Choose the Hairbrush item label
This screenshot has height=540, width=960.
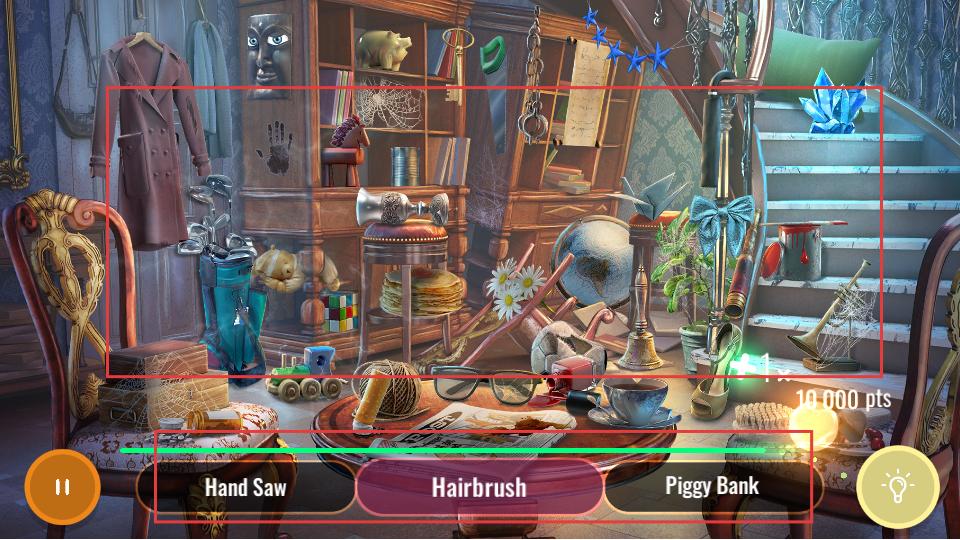click(479, 487)
